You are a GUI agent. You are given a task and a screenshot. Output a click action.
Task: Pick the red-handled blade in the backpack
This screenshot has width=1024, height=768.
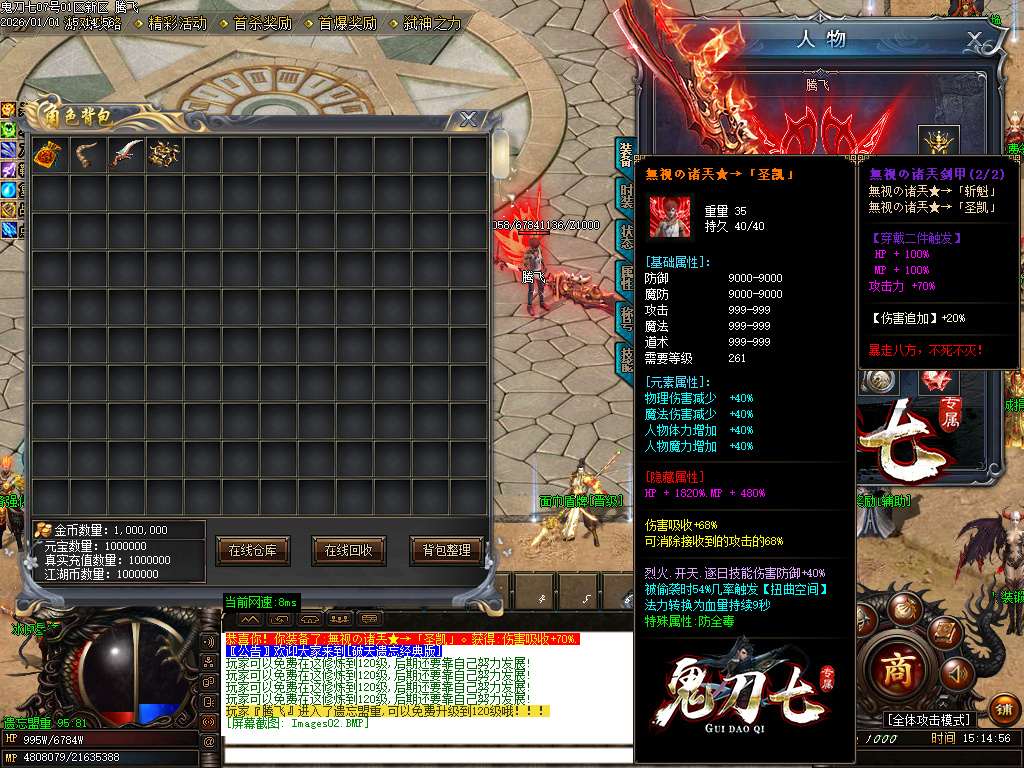(125, 154)
